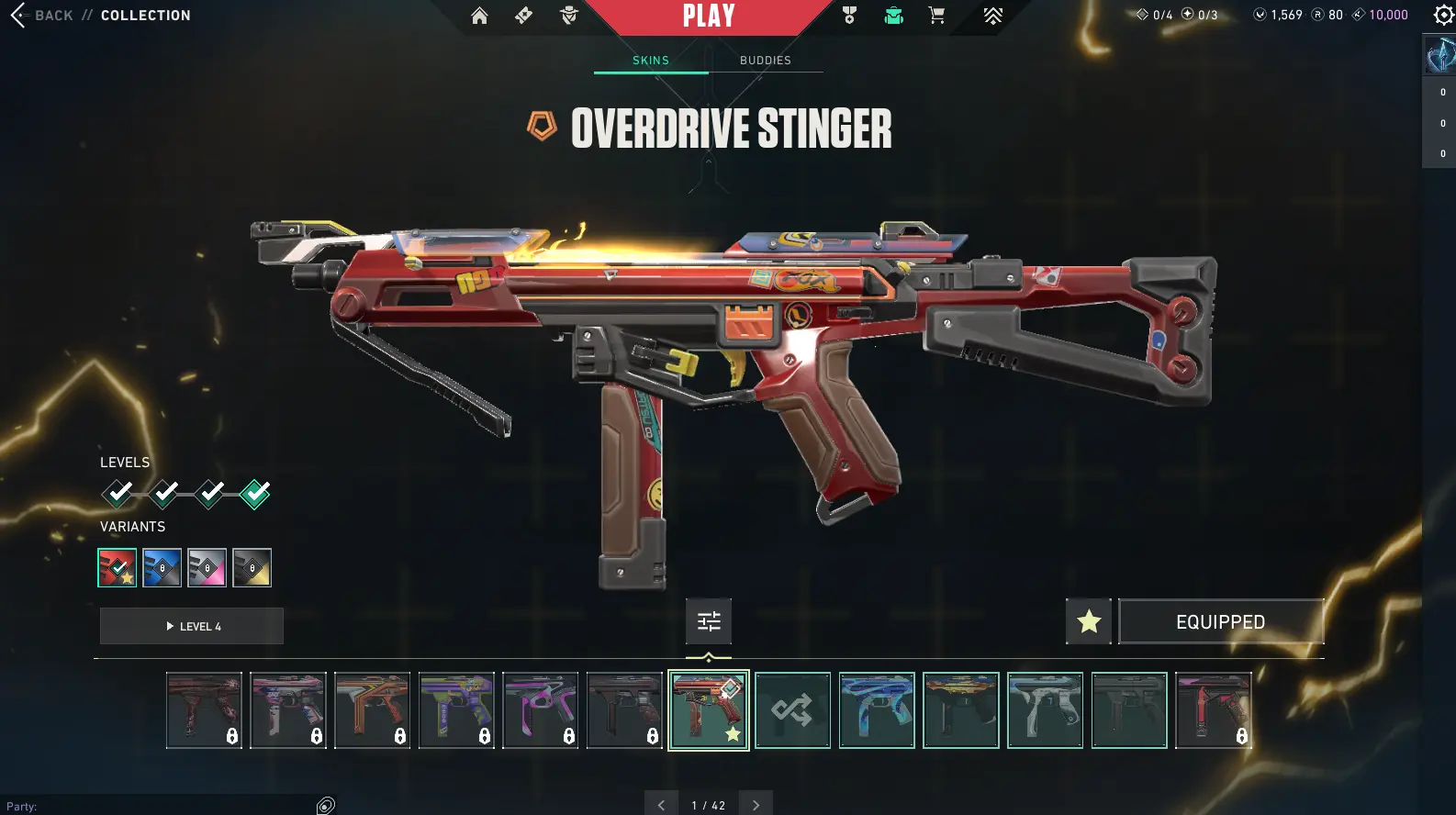The width and height of the screenshot is (1456, 815).
Task: Choose the black and gold variant swatch
Action: pos(252,568)
